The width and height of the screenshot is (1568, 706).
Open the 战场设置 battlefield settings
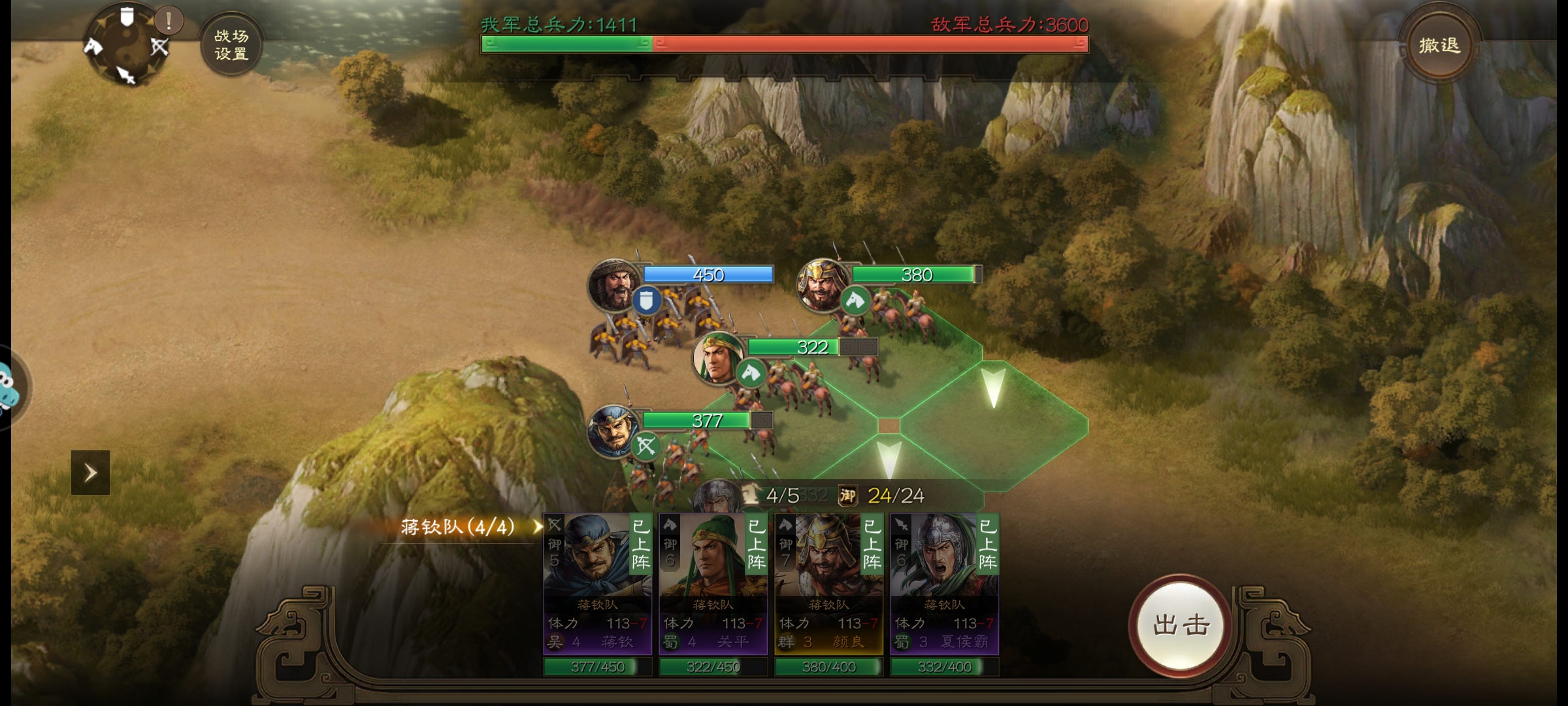(x=231, y=45)
